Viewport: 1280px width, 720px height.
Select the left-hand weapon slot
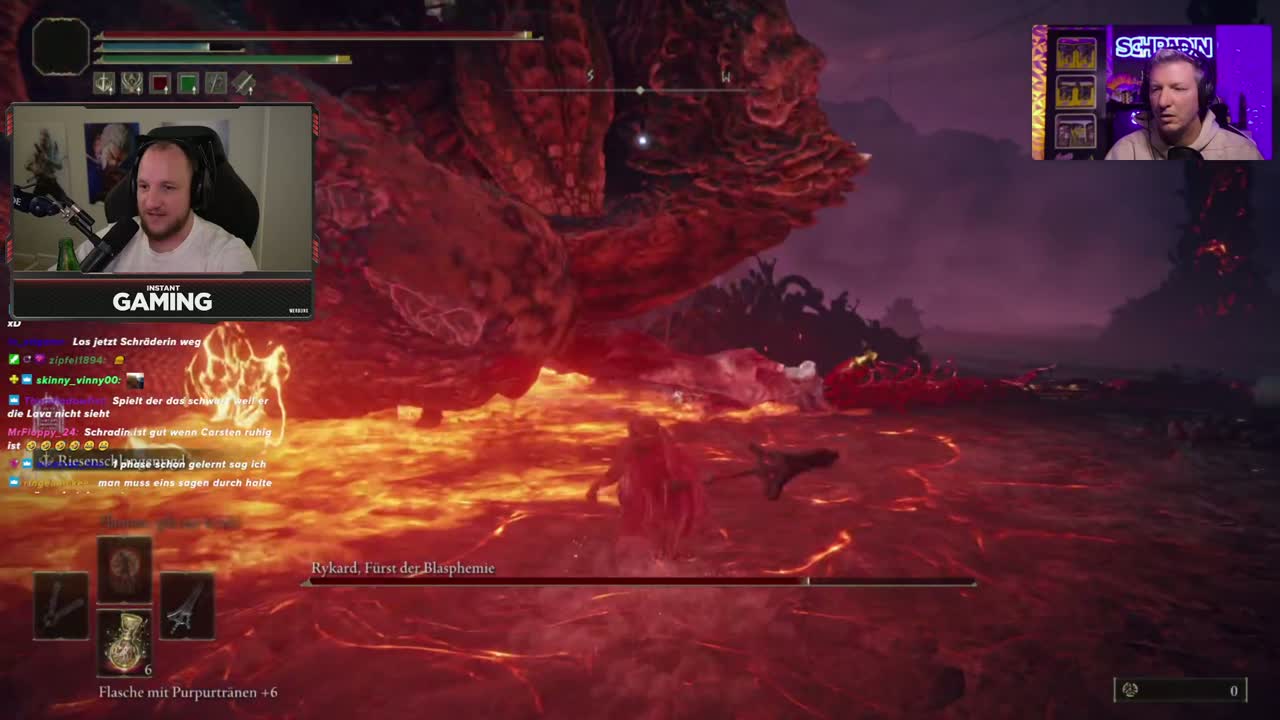pyautogui.click(x=61, y=606)
